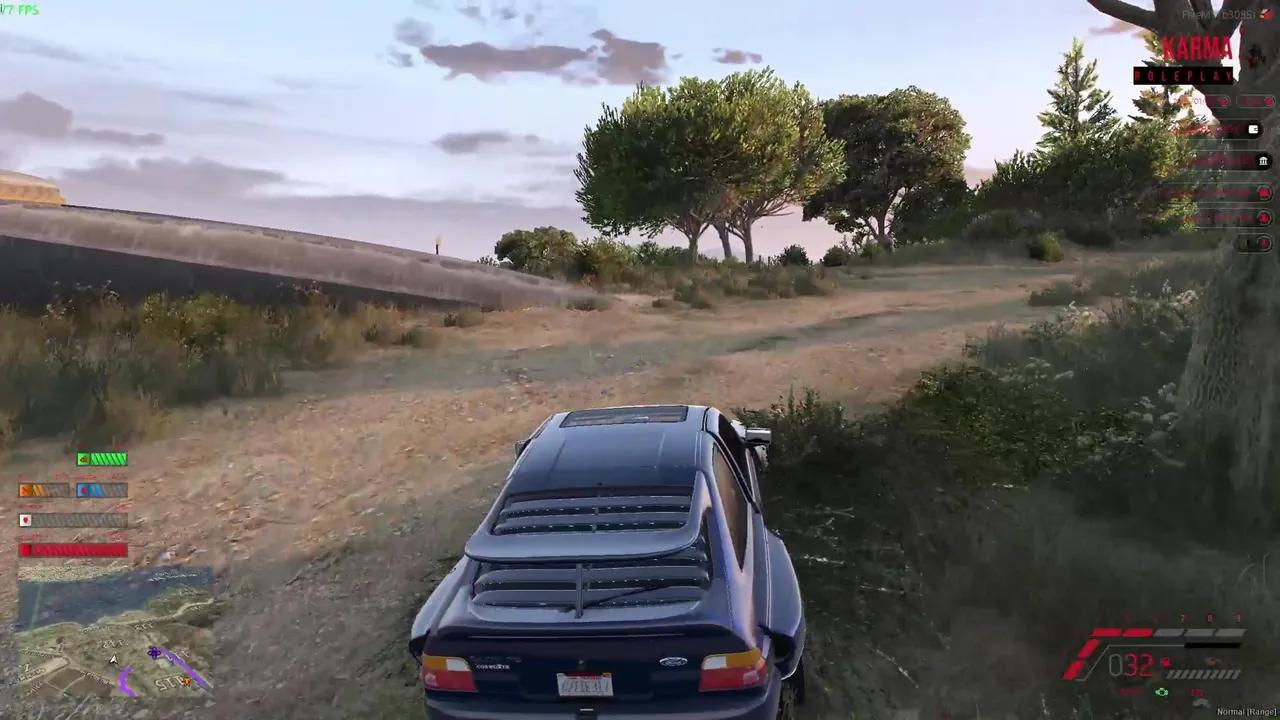Image resolution: width=1280 pixels, height=720 pixels.
Task: Open the Normal [Range] headlight mode label
Action: point(1246,711)
